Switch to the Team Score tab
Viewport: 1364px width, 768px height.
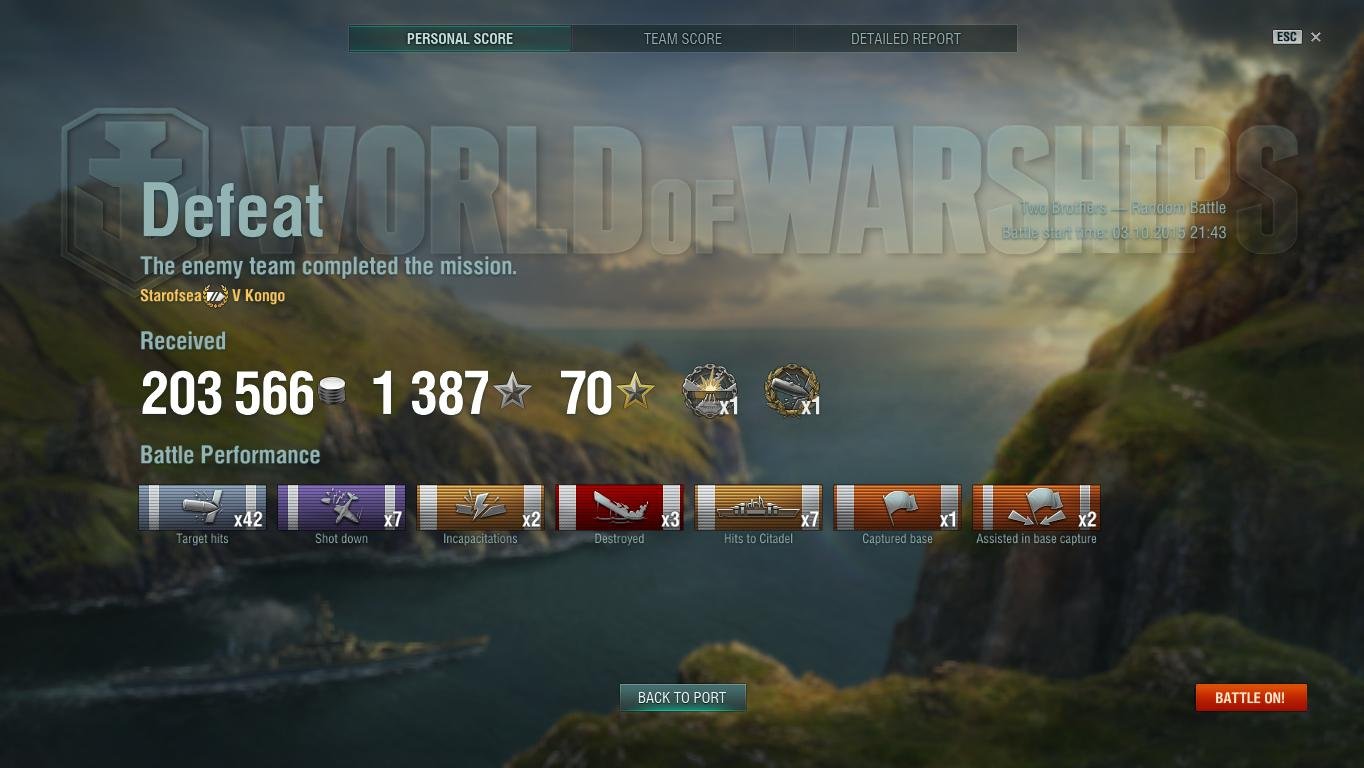coord(681,39)
